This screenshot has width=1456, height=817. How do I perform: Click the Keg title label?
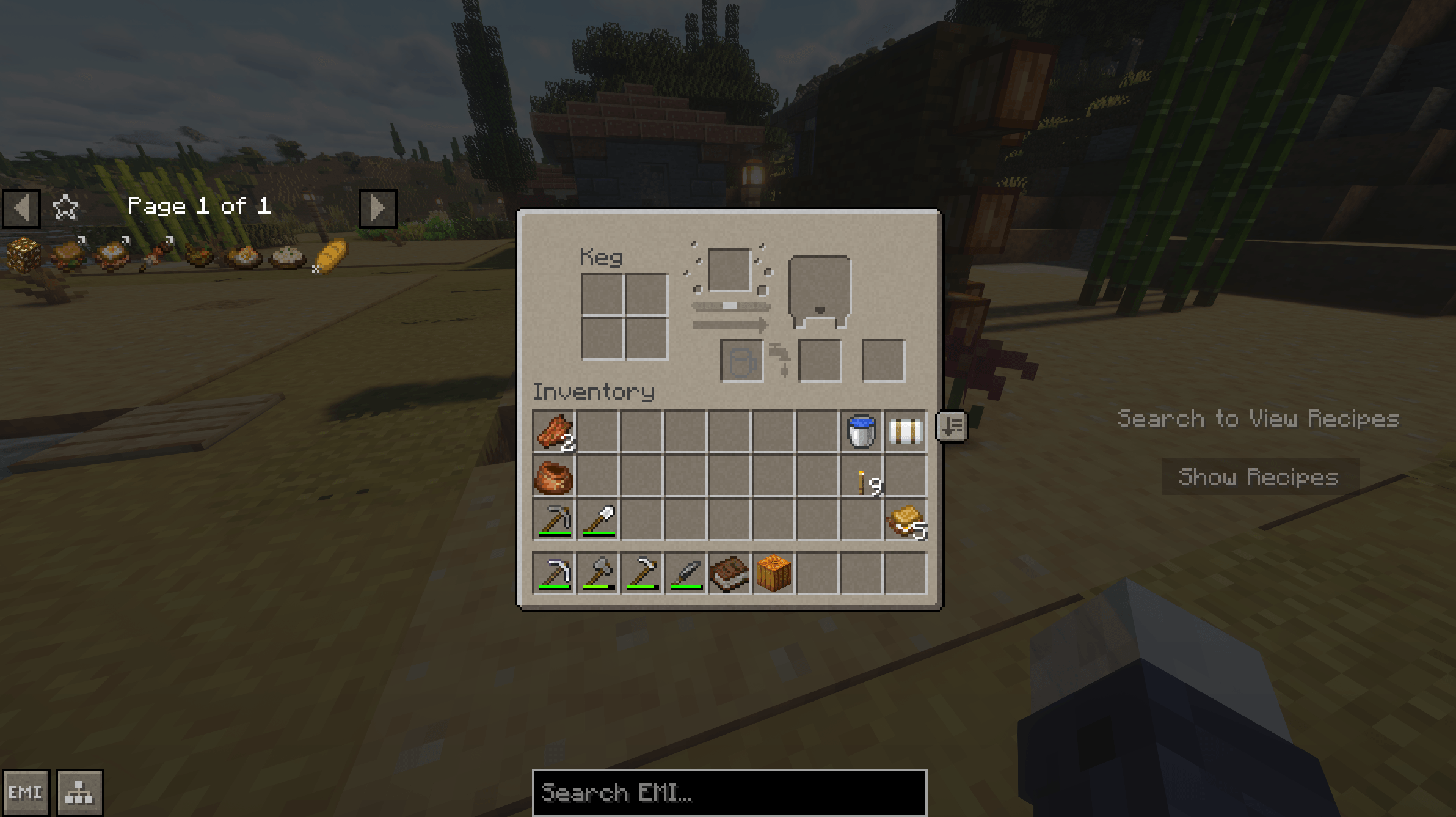point(602,257)
